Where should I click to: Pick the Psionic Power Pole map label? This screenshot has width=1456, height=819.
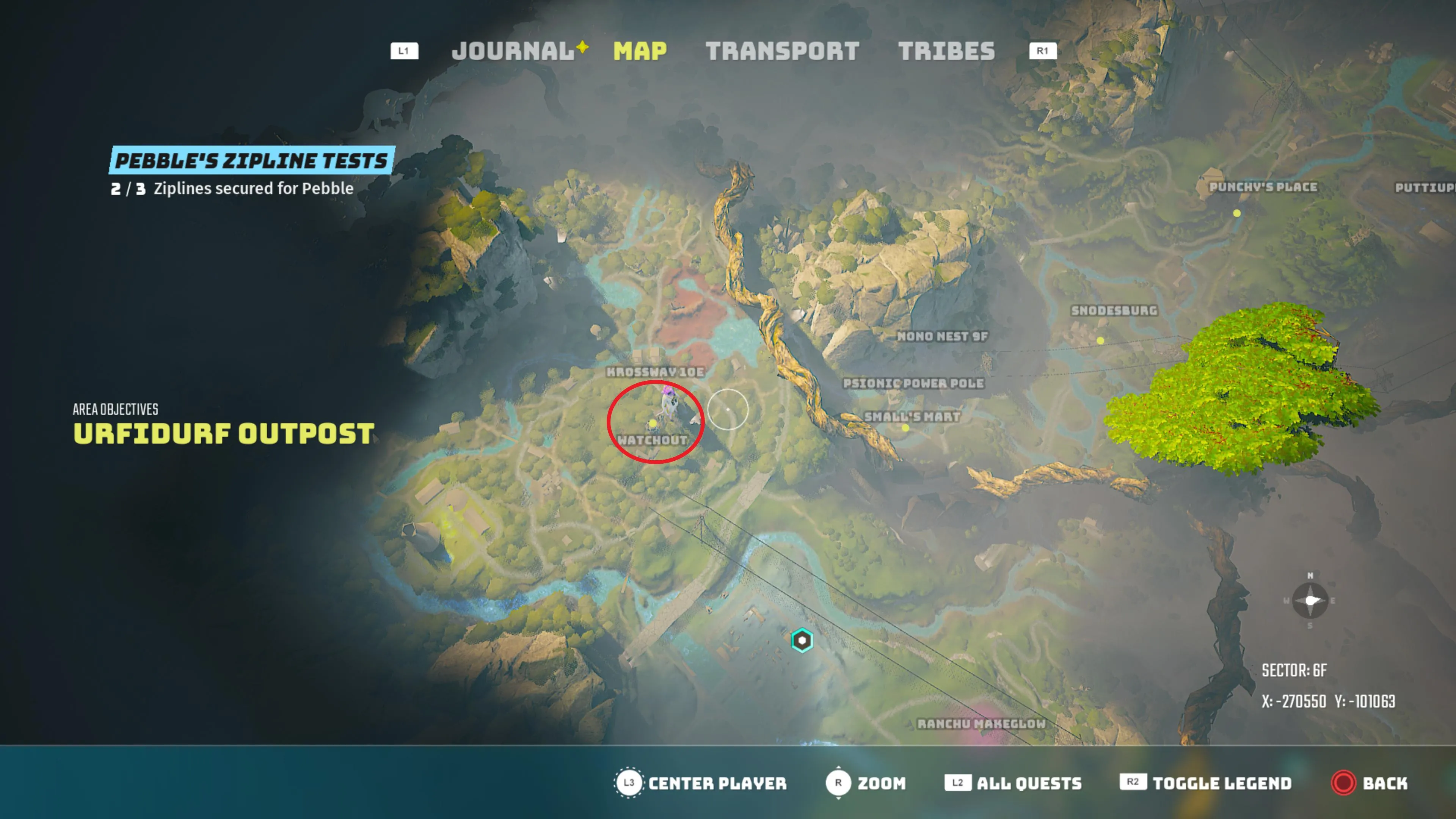click(x=913, y=383)
